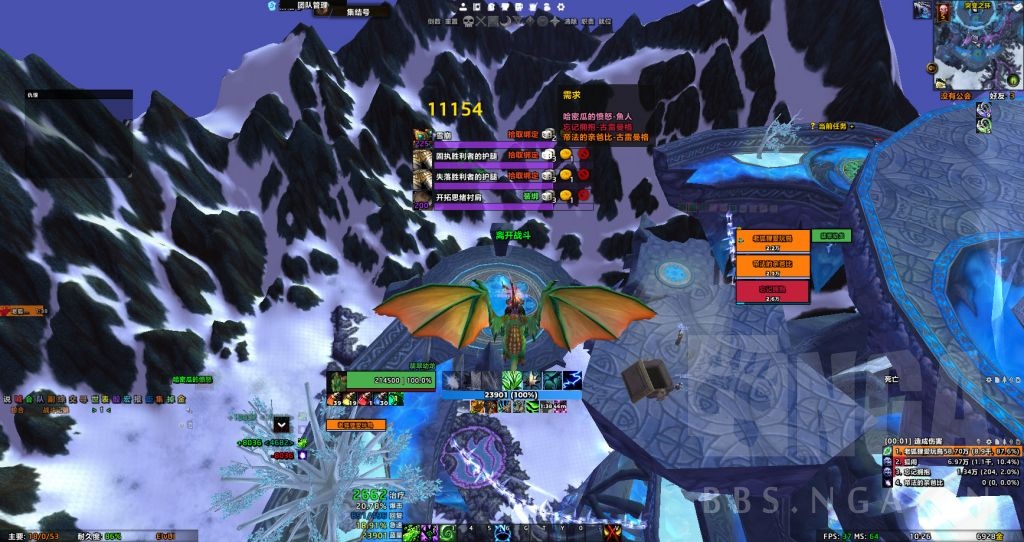This screenshot has height=542, width=1024.
Task: Pass on 失落胜利者的护腿 loot roll
Action: pyautogui.click(x=581, y=176)
